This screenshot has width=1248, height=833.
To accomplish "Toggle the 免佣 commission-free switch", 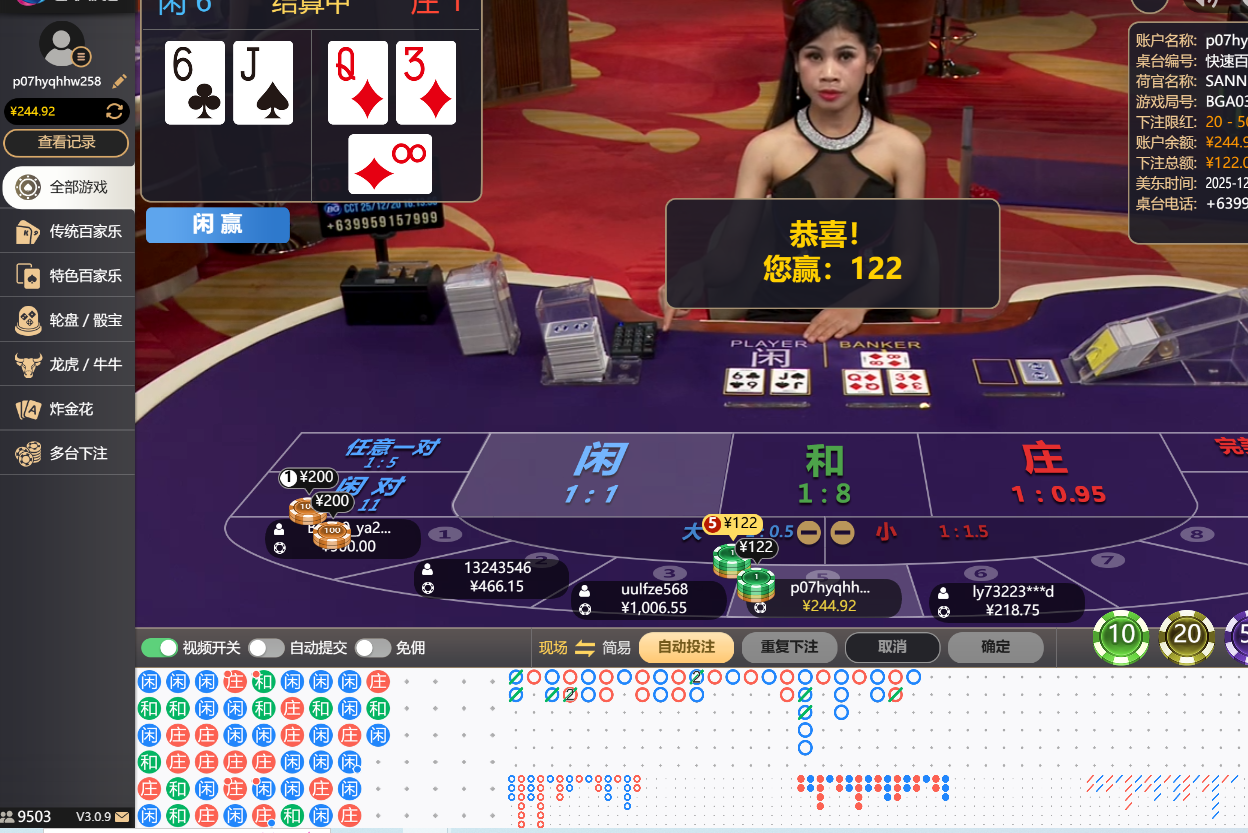I will point(372,648).
